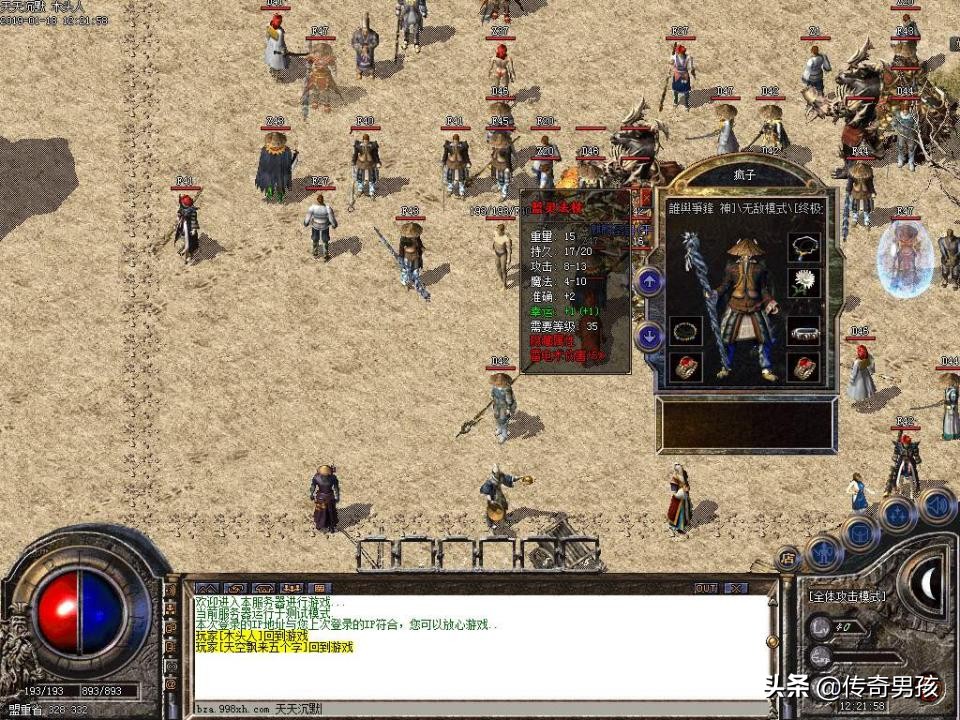Click the up arrow on the equipment panel

click(x=649, y=282)
